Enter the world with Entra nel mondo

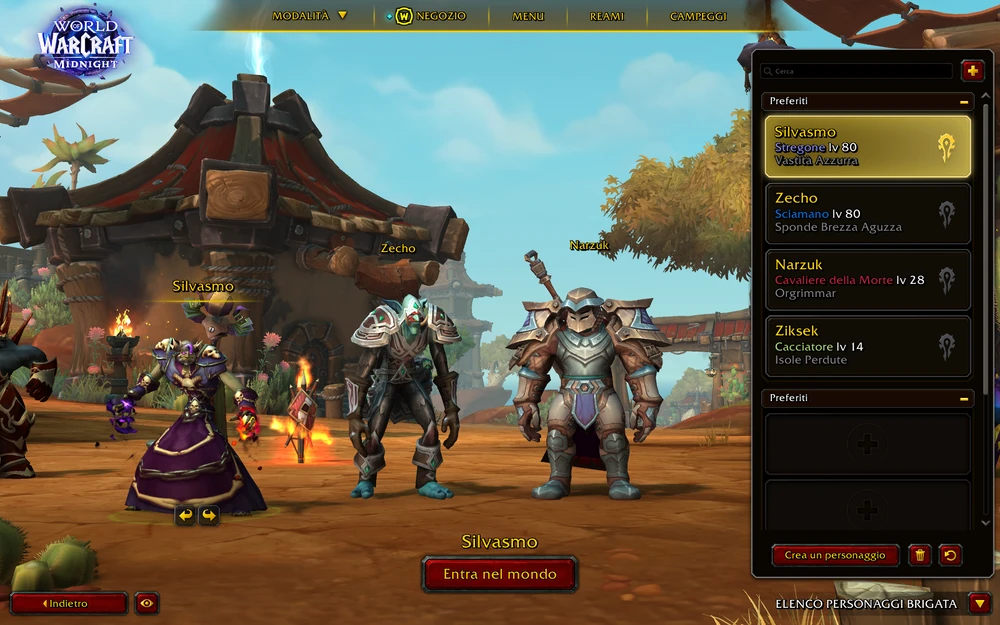(x=500, y=575)
